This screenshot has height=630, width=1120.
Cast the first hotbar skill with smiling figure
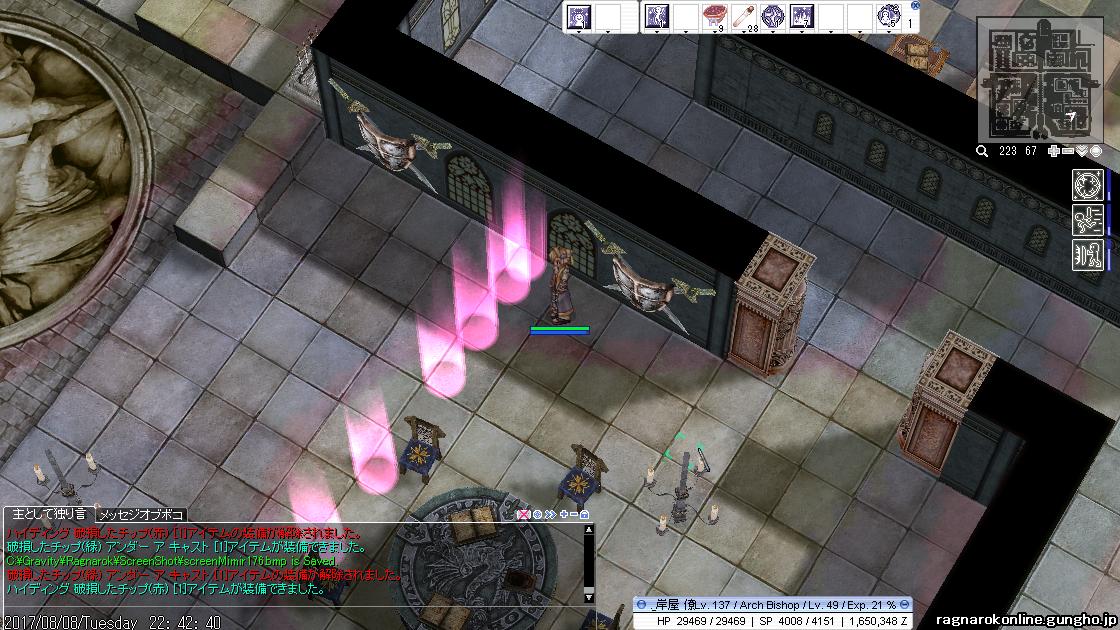579,16
